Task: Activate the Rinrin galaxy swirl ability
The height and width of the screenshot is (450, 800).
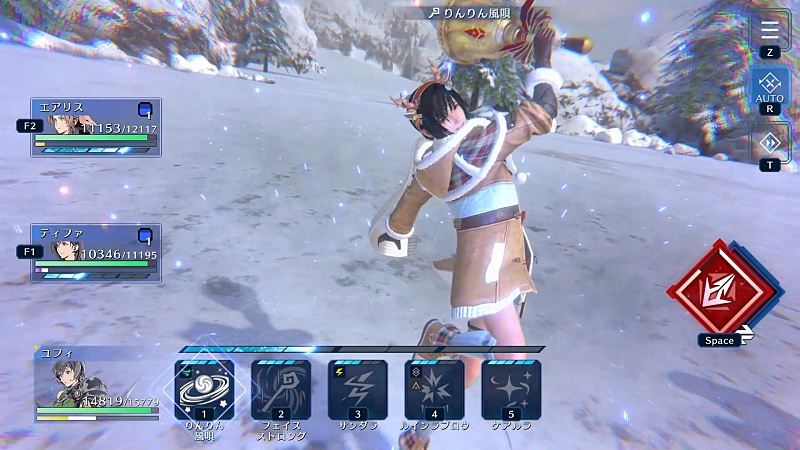Action: pyautogui.click(x=205, y=388)
